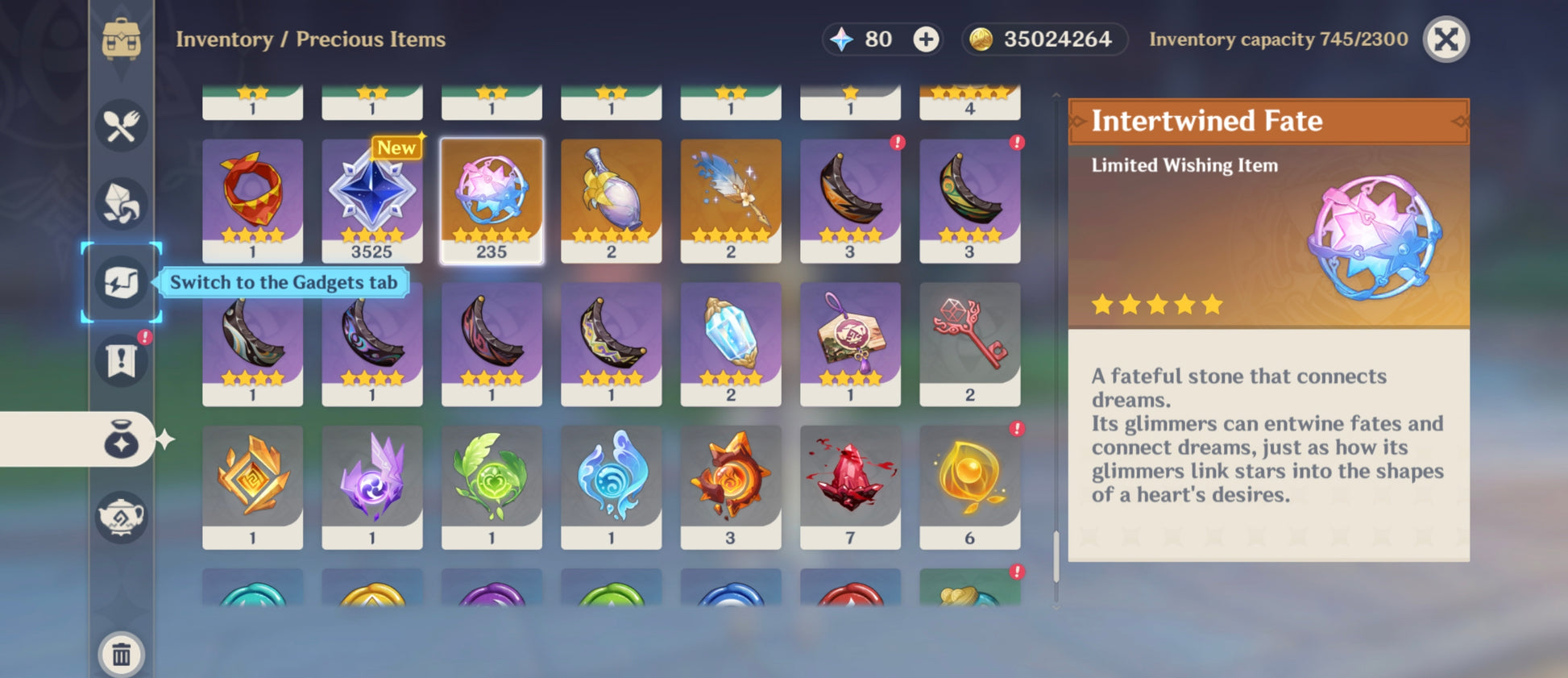Select the red scarf item slot

point(252,201)
